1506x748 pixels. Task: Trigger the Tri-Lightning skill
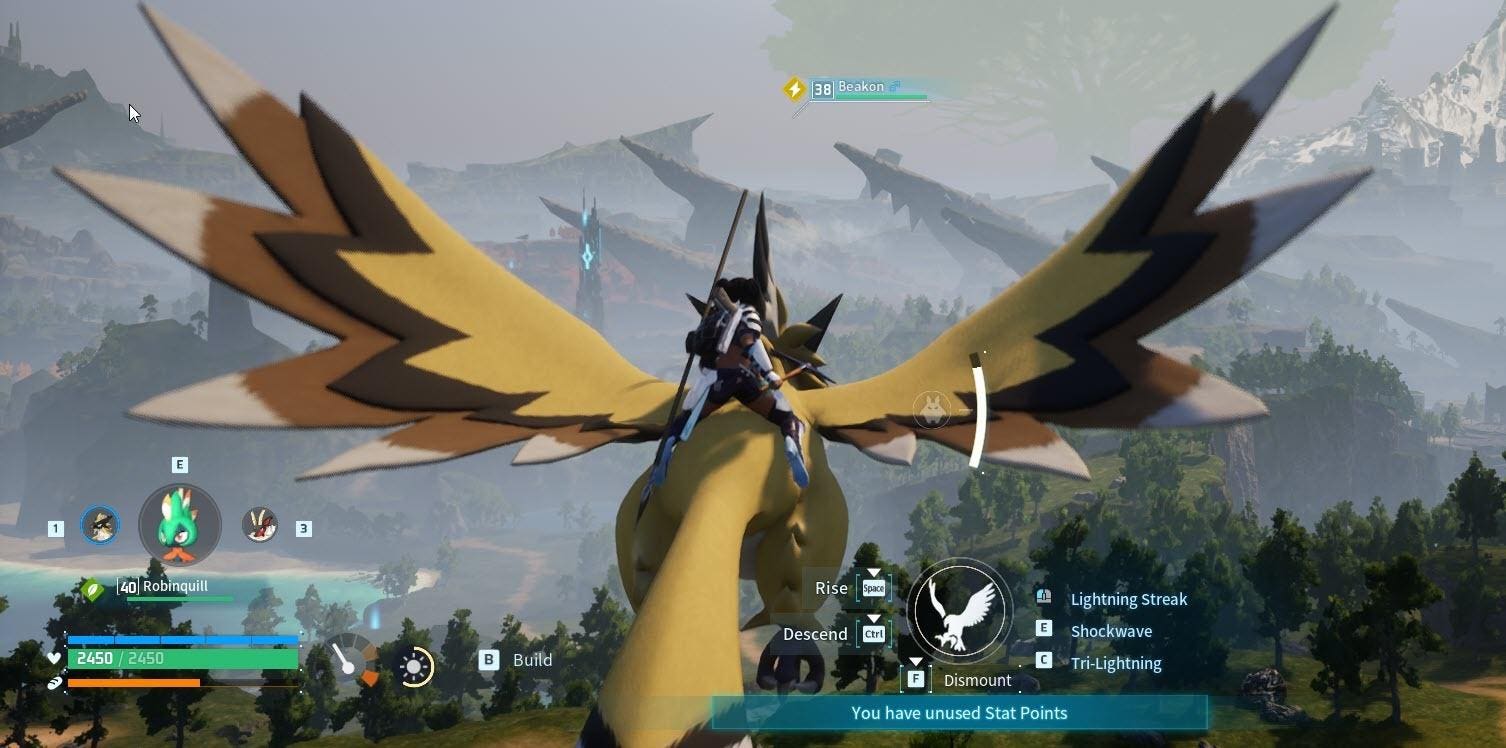click(x=1115, y=663)
